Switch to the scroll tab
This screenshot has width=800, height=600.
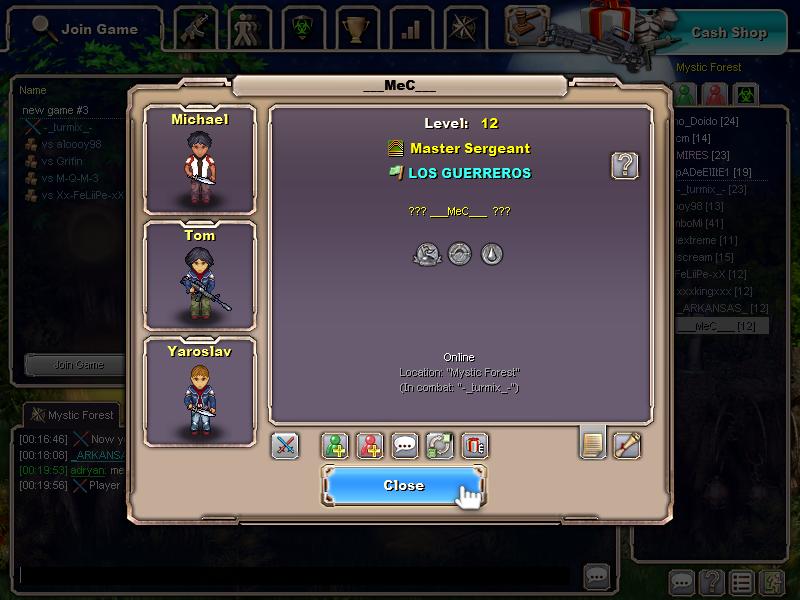point(627,444)
